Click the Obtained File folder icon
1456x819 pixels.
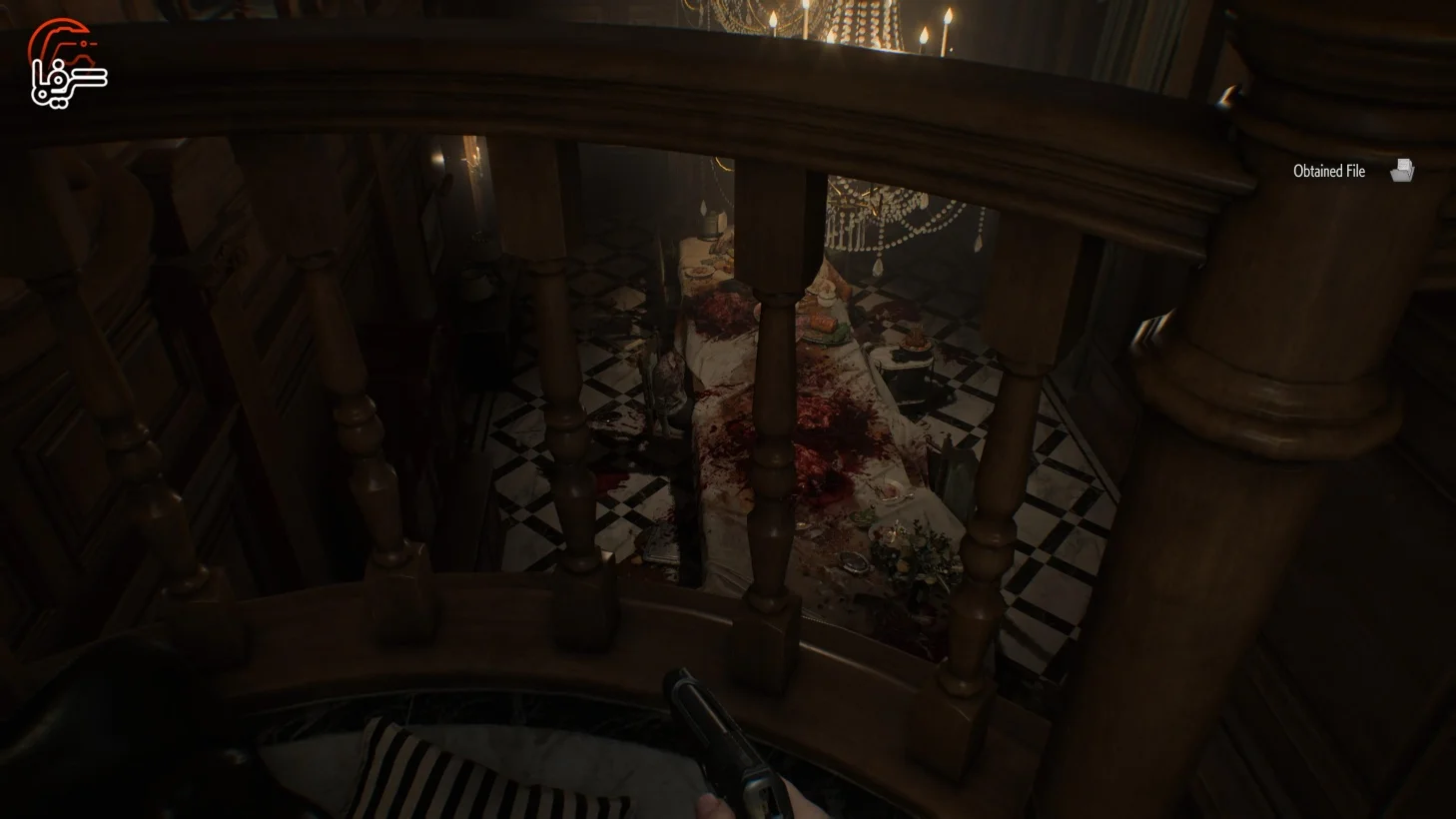click(1402, 170)
